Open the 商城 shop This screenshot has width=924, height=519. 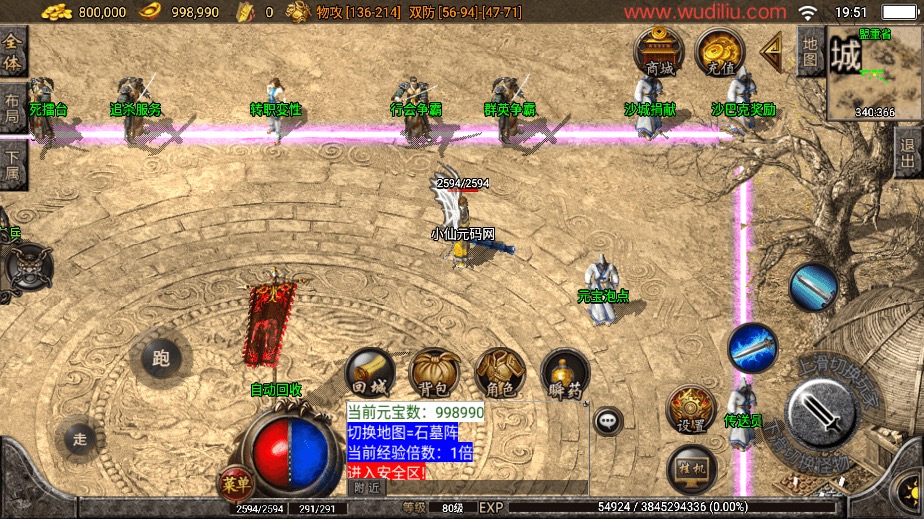click(x=659, y=52)
